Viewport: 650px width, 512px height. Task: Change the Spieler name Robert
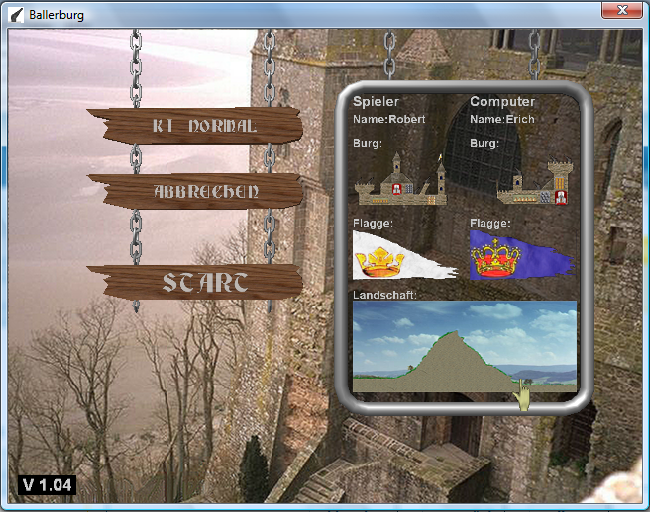point(390,120)
